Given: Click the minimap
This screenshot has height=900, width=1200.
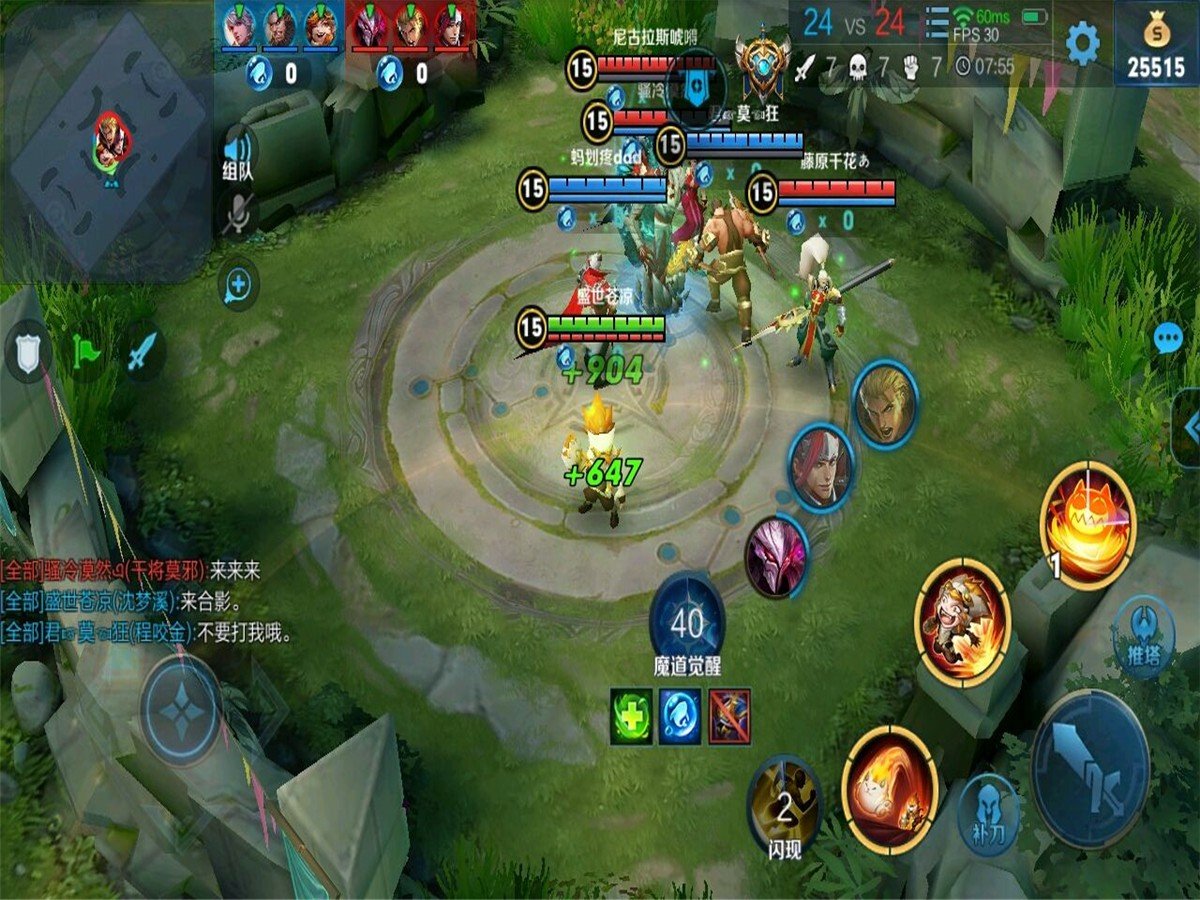Looking at the screenshot, I should click(x=108, y=140).
